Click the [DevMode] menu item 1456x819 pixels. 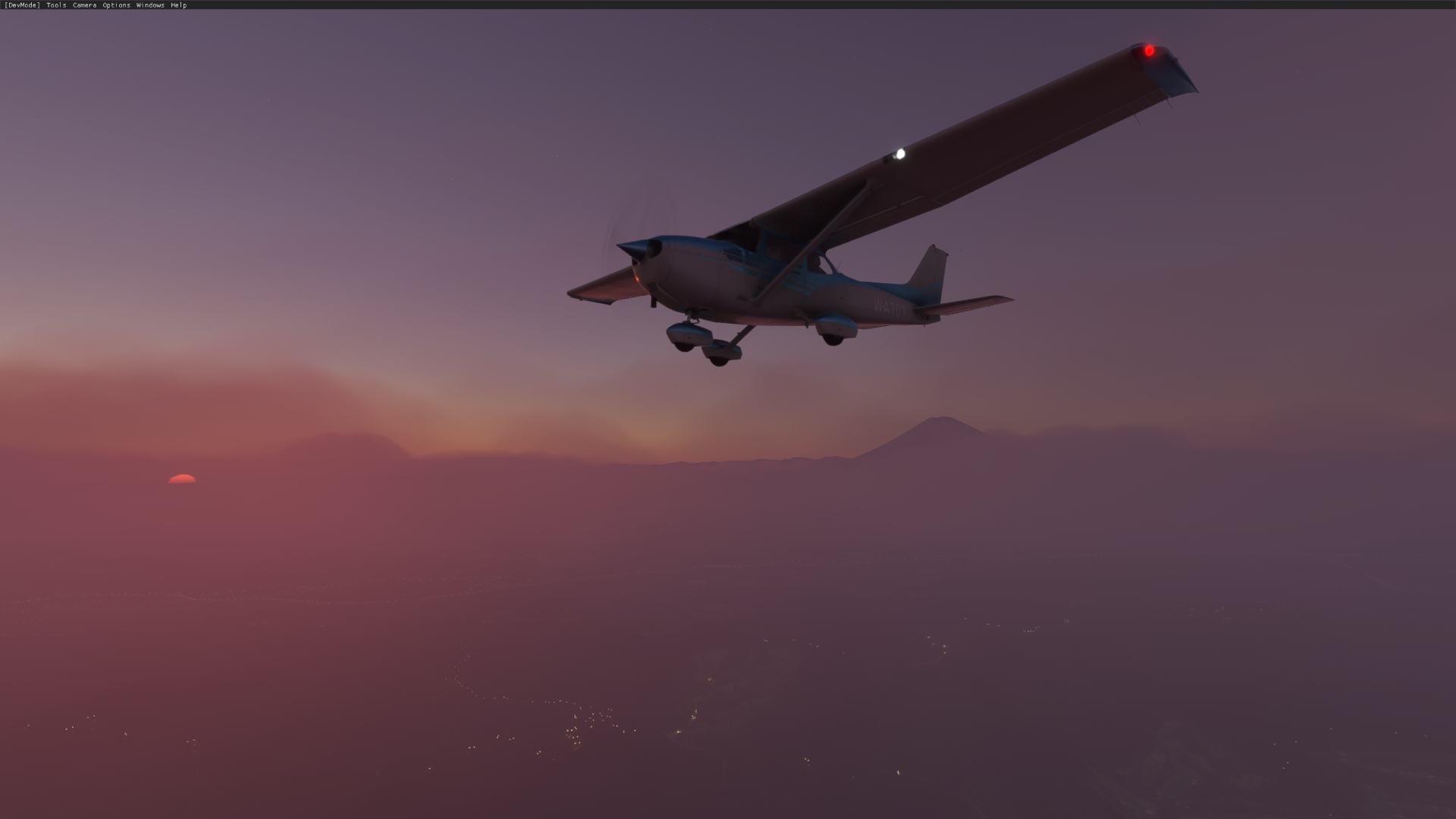pyautogui.click(x=22, y=5)
